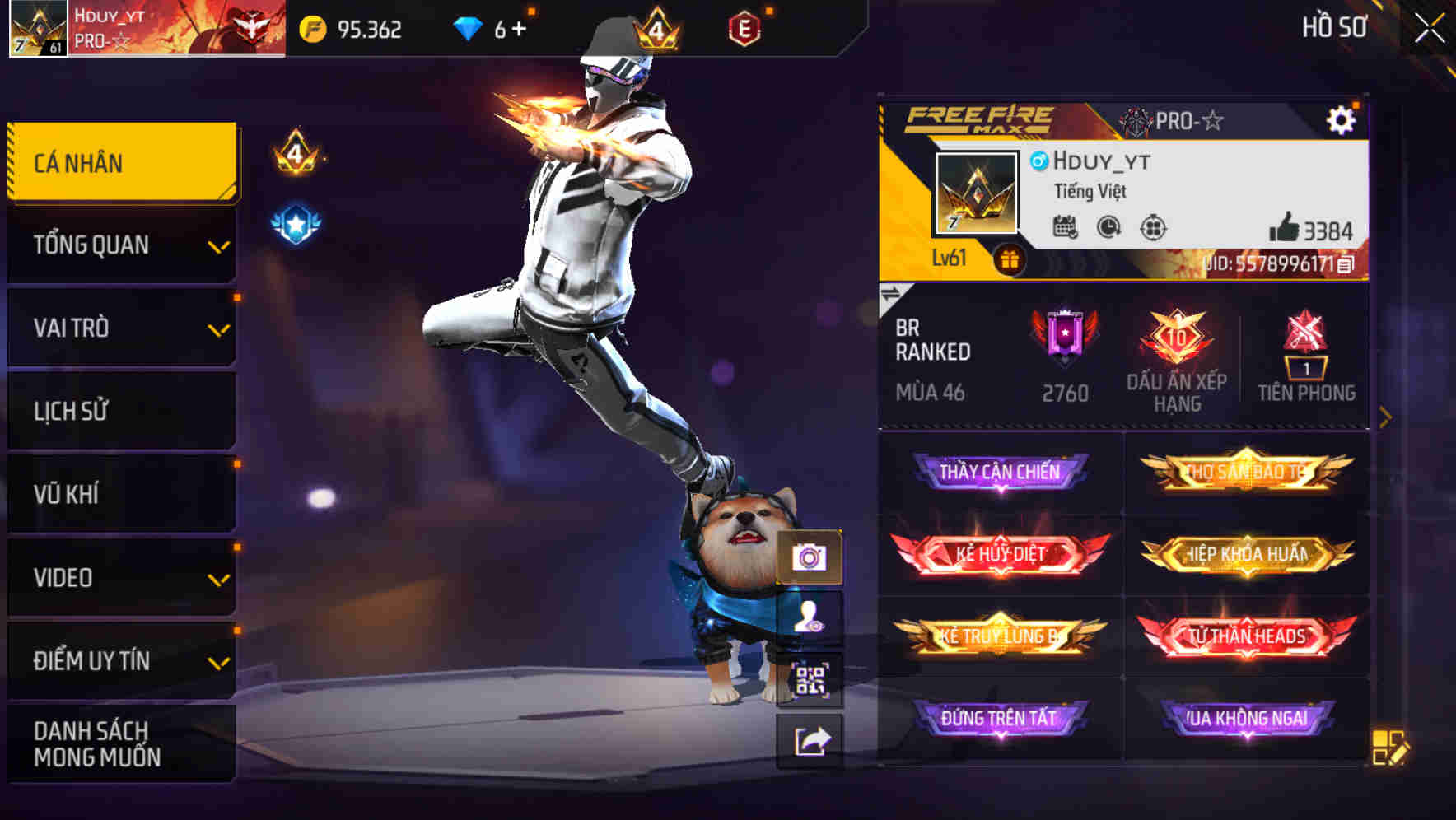Expand the TỔNG QUAN section

pyautogui.click(x=120, y=245)
